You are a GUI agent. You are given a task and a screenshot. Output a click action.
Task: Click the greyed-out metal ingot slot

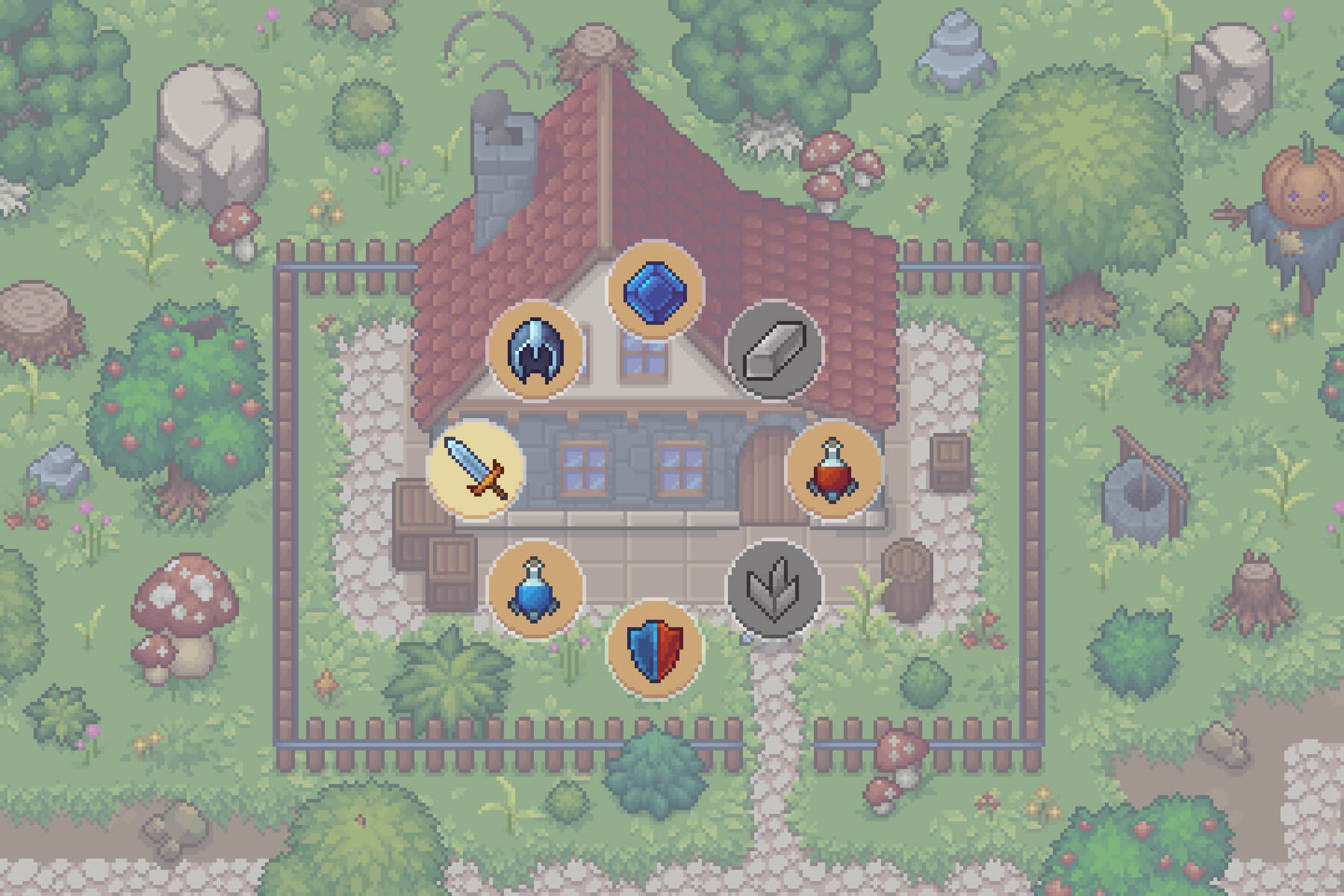774,350
